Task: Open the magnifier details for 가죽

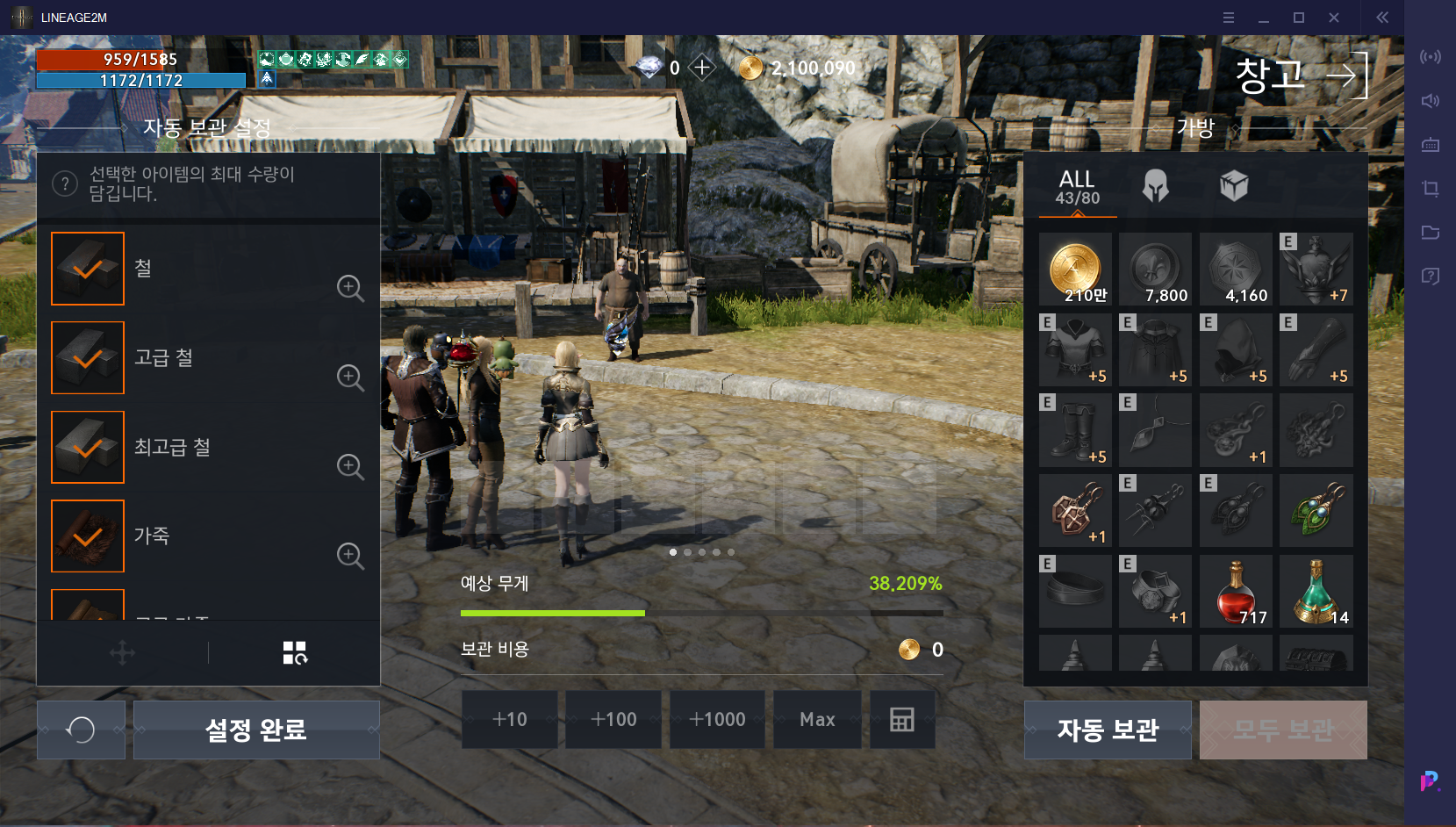Action: click(350, 555)
